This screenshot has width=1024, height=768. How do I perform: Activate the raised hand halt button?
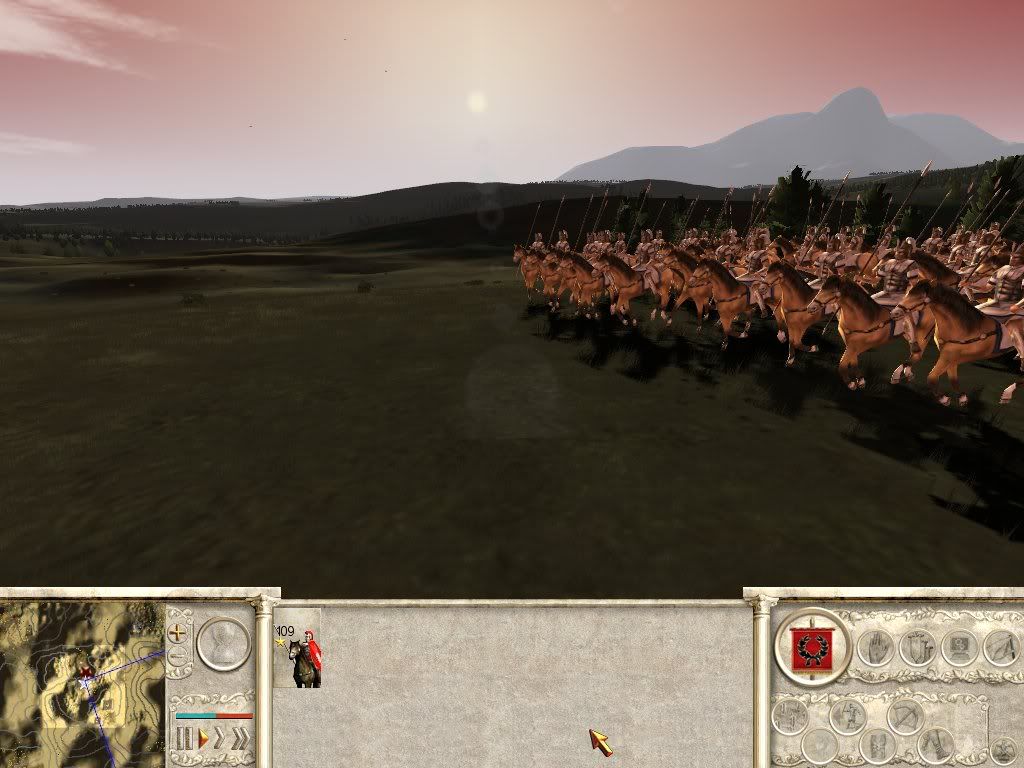(875, 647)
